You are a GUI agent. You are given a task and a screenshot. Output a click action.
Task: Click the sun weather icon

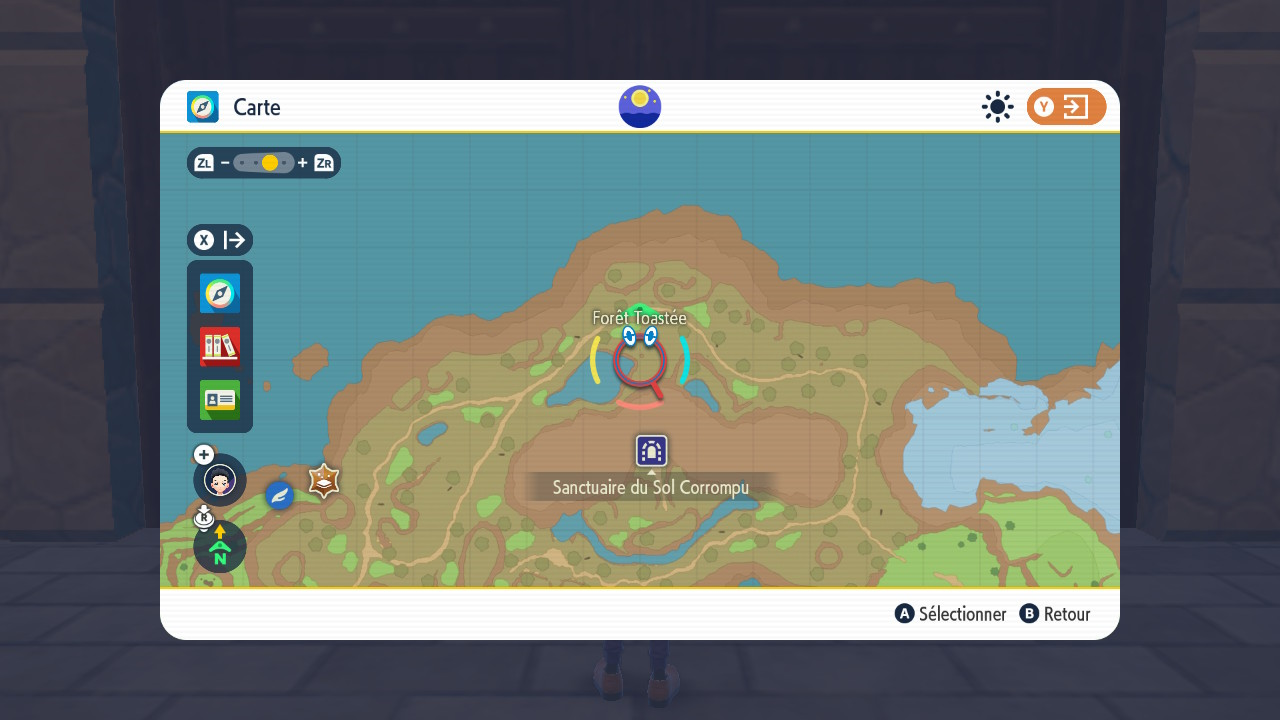pyautogui.click(x=997, y=107)
